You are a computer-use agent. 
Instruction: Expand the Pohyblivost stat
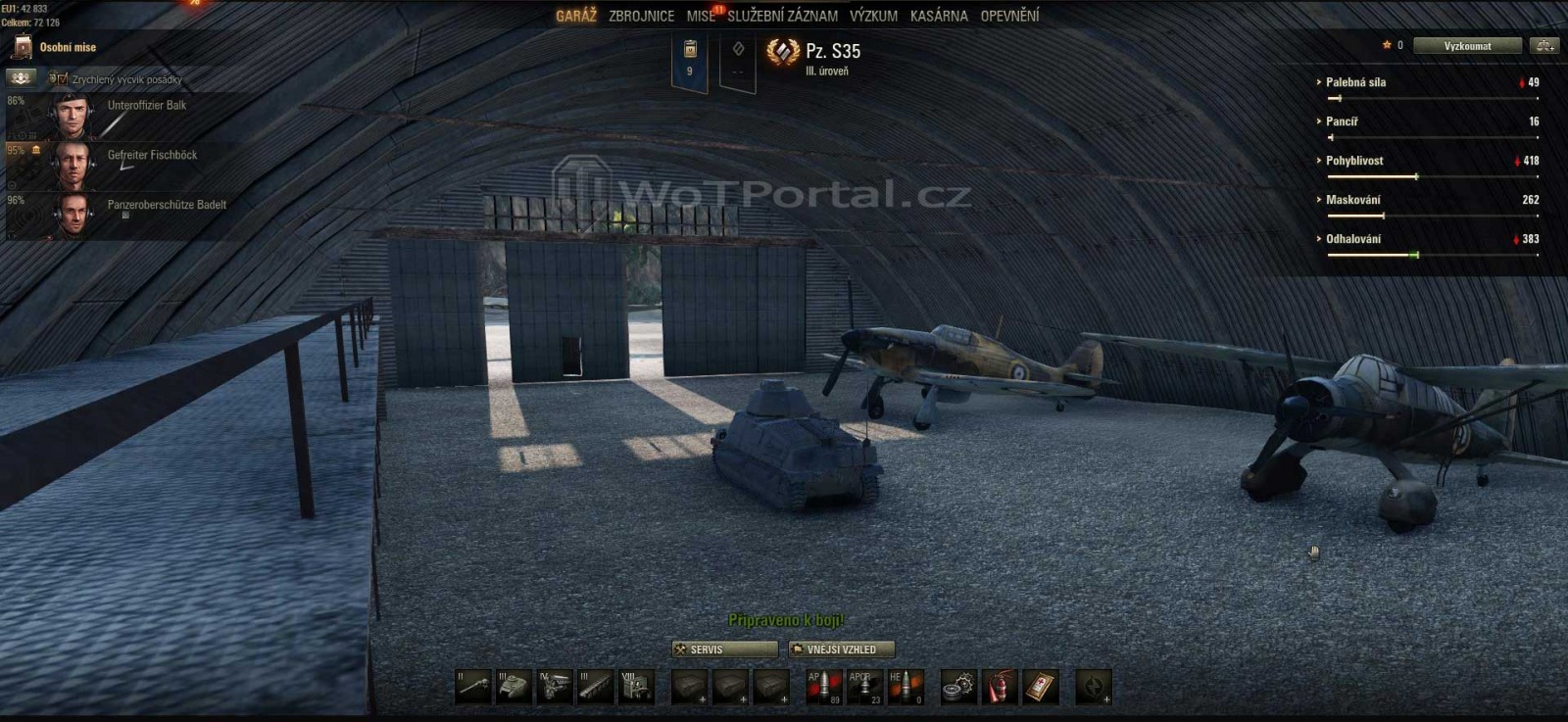tap(1353, 161)
